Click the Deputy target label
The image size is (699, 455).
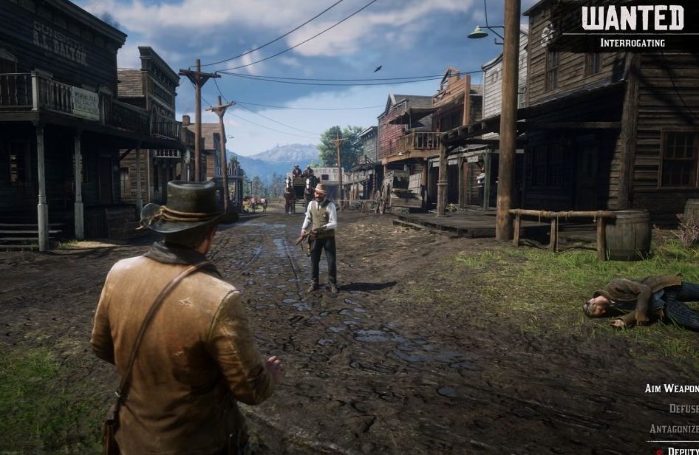tap(682, 449)
